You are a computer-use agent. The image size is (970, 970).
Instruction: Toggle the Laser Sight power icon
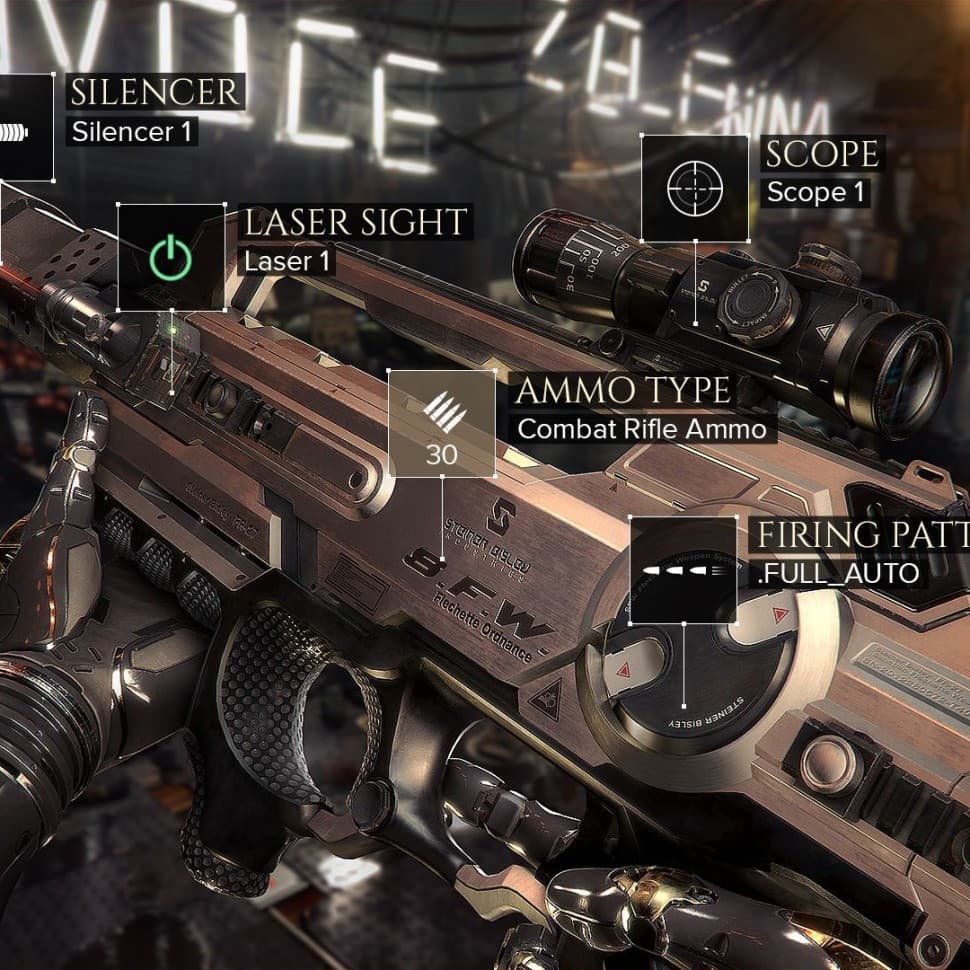(171, 258)
